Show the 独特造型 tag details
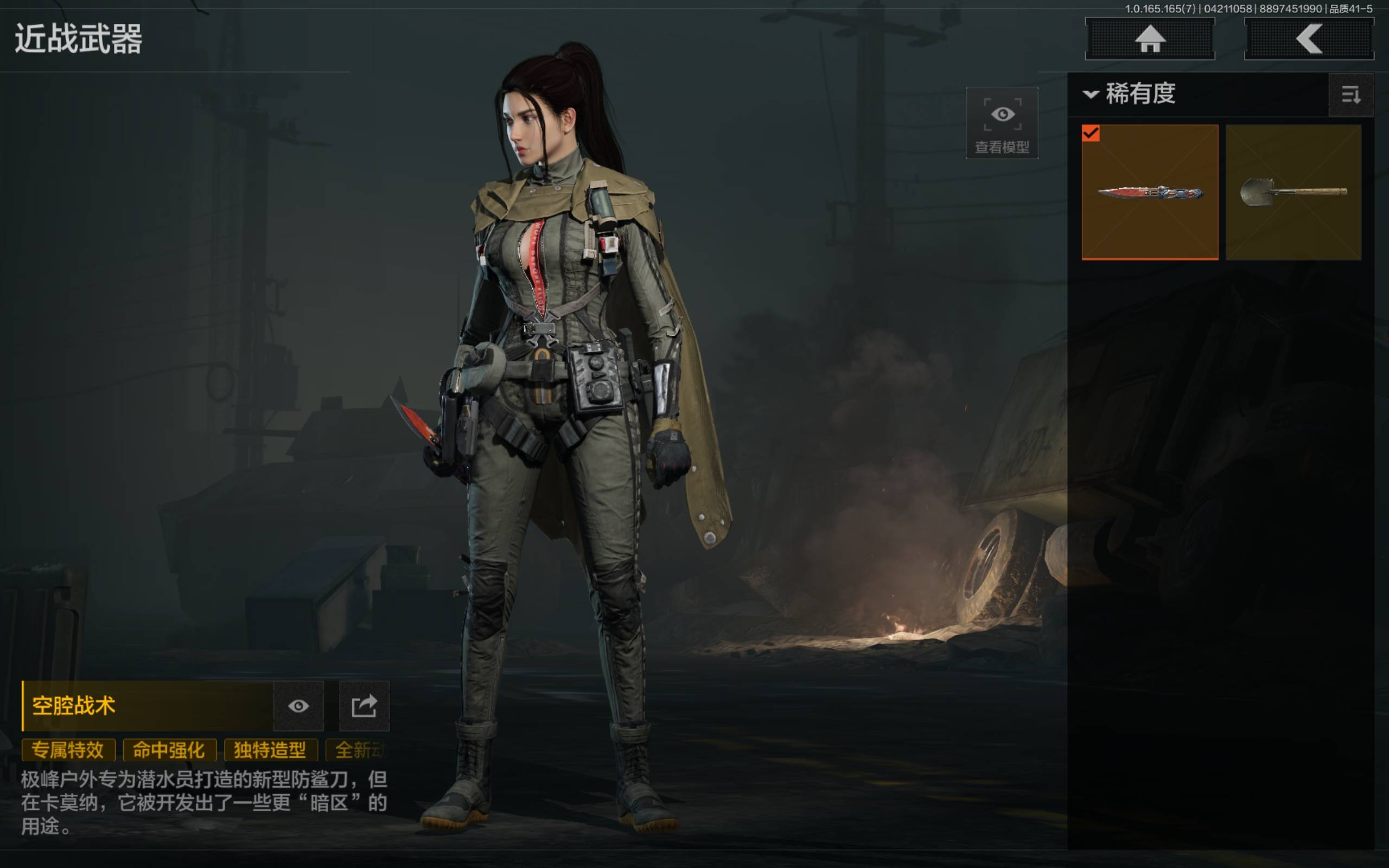The height and width of the screenshot is (868, 1389). tap(270, 750)
